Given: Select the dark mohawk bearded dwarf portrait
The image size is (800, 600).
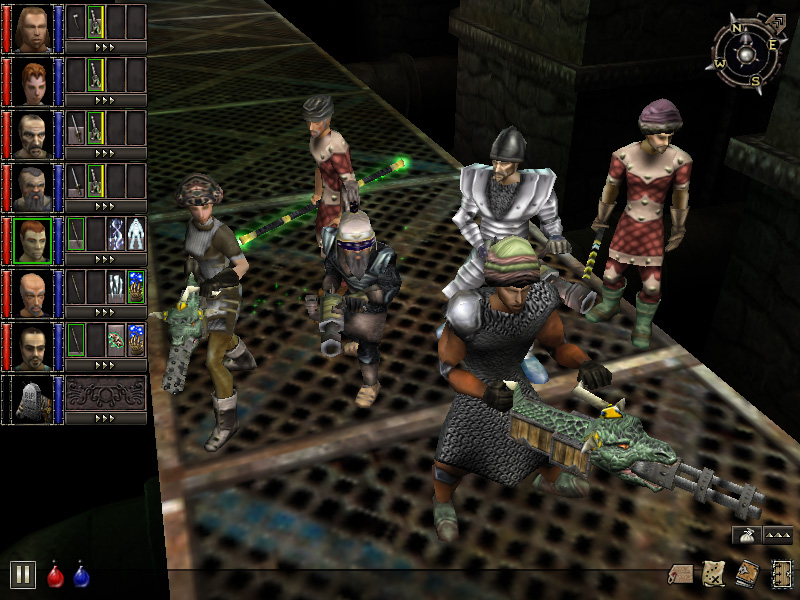Looking at the screenshot, I should [x=34, y=187].
